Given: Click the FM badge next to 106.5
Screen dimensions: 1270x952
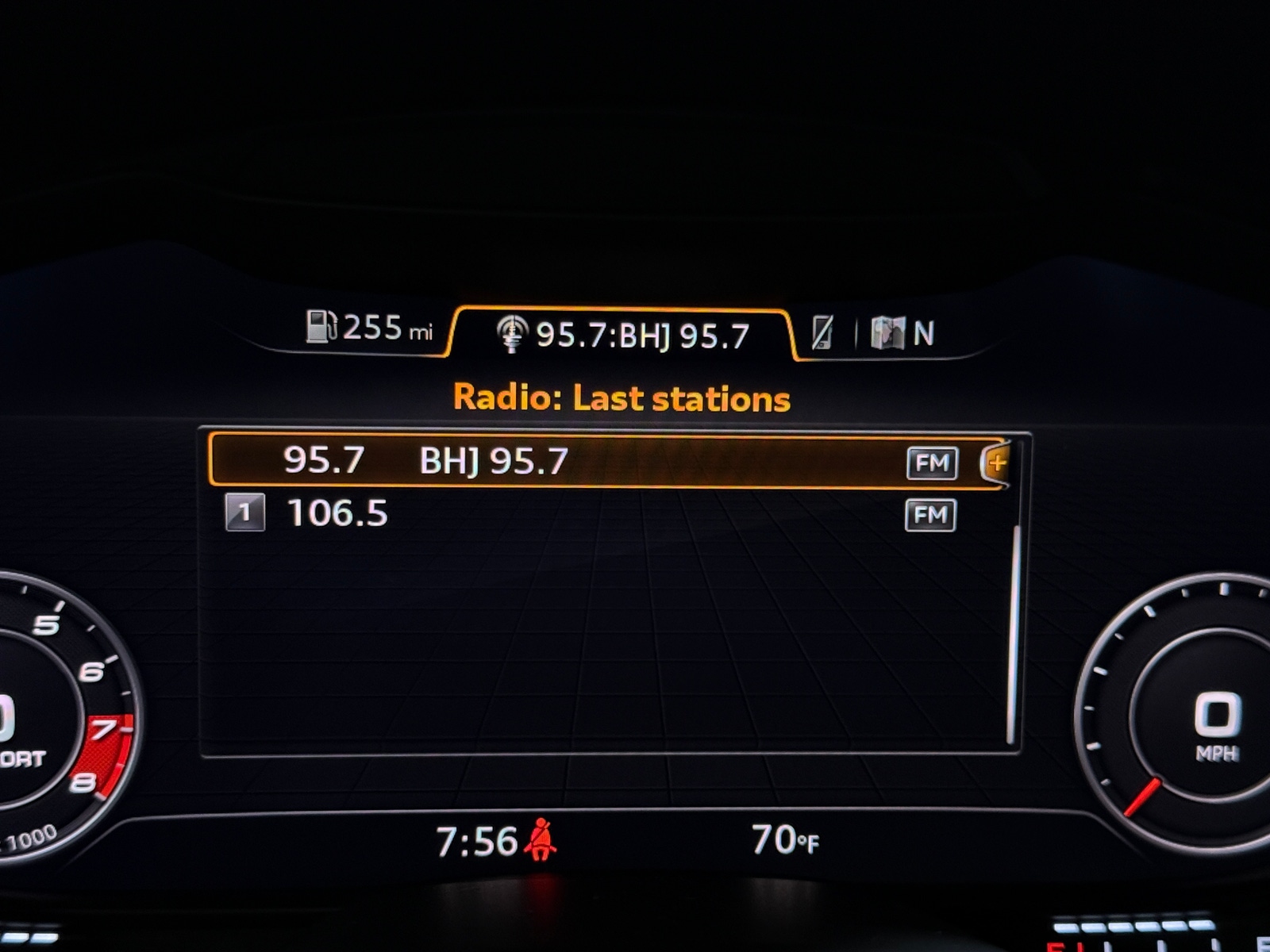Looking at the screenshot, I should 930,514.
